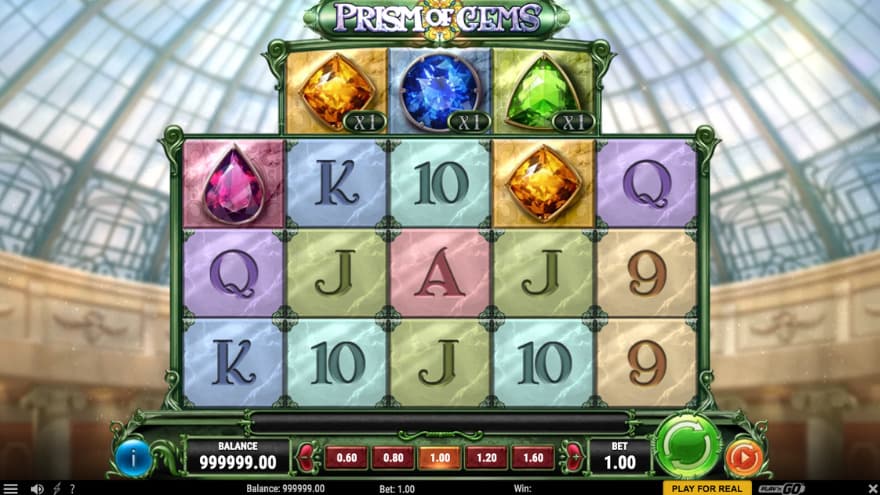Image resolution: width=880 pixels, height=495 pixels.
Task: Decrease bet with the left red arrow
Action: pyautogui.click(x=306, y=458)
